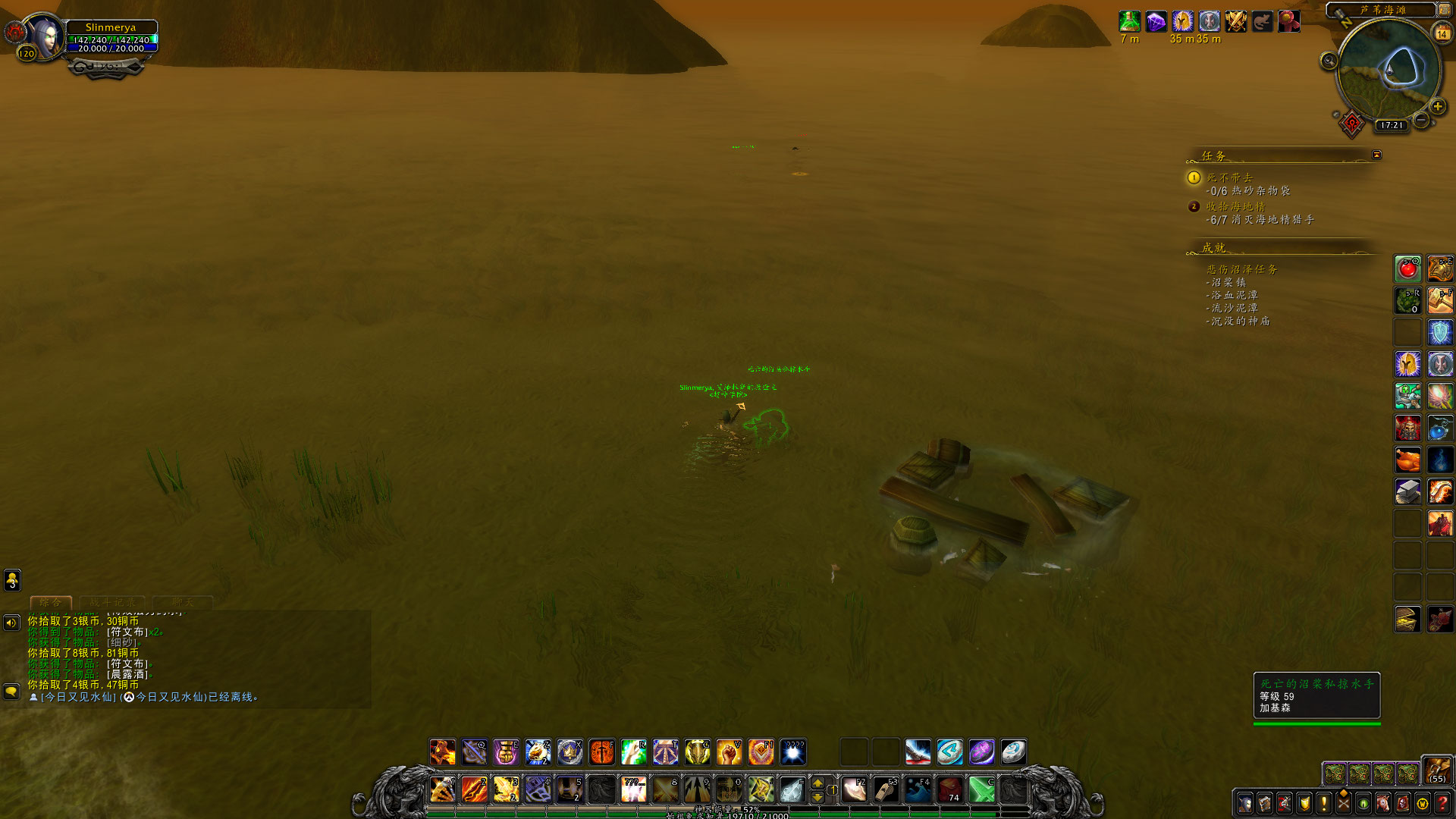Activate the golden fist ability bound to V

(x=729, y=752)
